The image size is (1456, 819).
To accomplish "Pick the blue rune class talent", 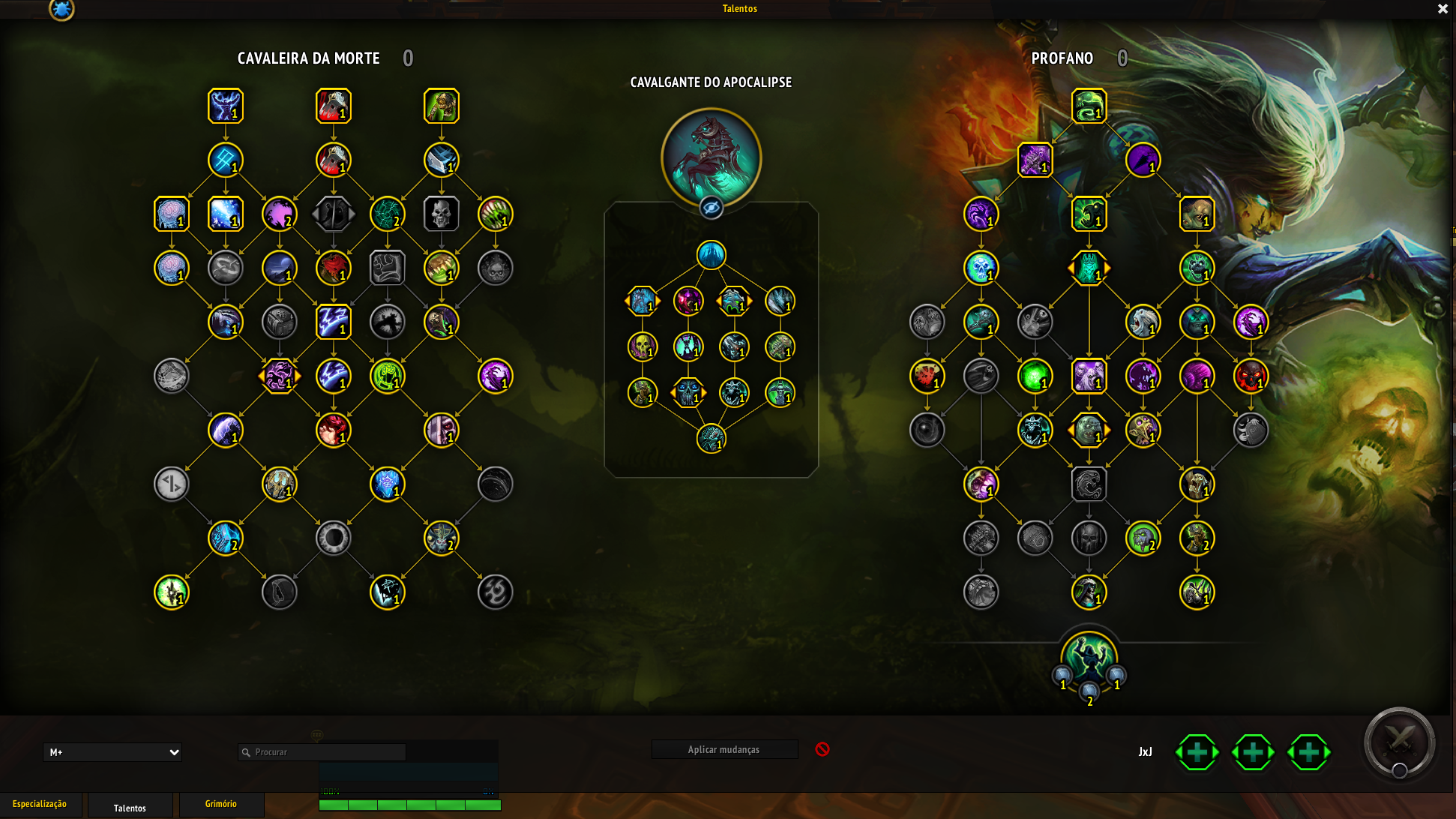I will pyautogui.click(x=226, y=160).
